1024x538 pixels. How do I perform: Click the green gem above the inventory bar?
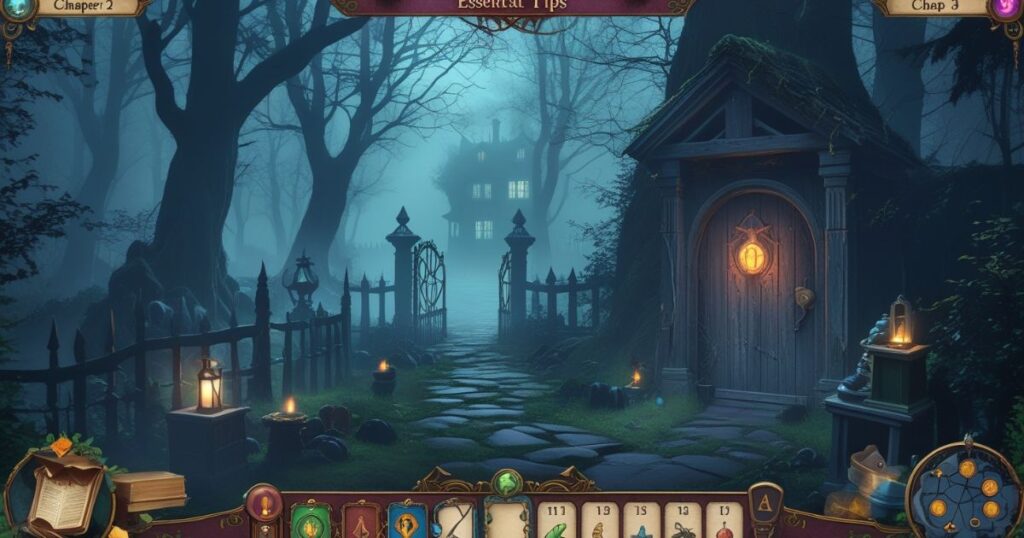click(506, 482)
